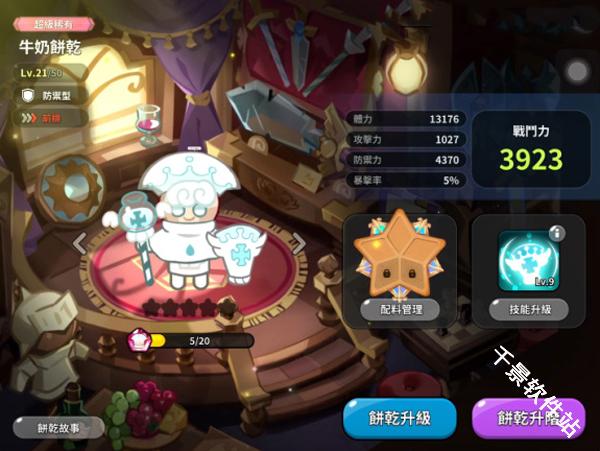Viewport: 600px width, 451px height.
Task: Select the star-shaped topping cookie icon
Action: pyautogui.click(x=399, y=257)
